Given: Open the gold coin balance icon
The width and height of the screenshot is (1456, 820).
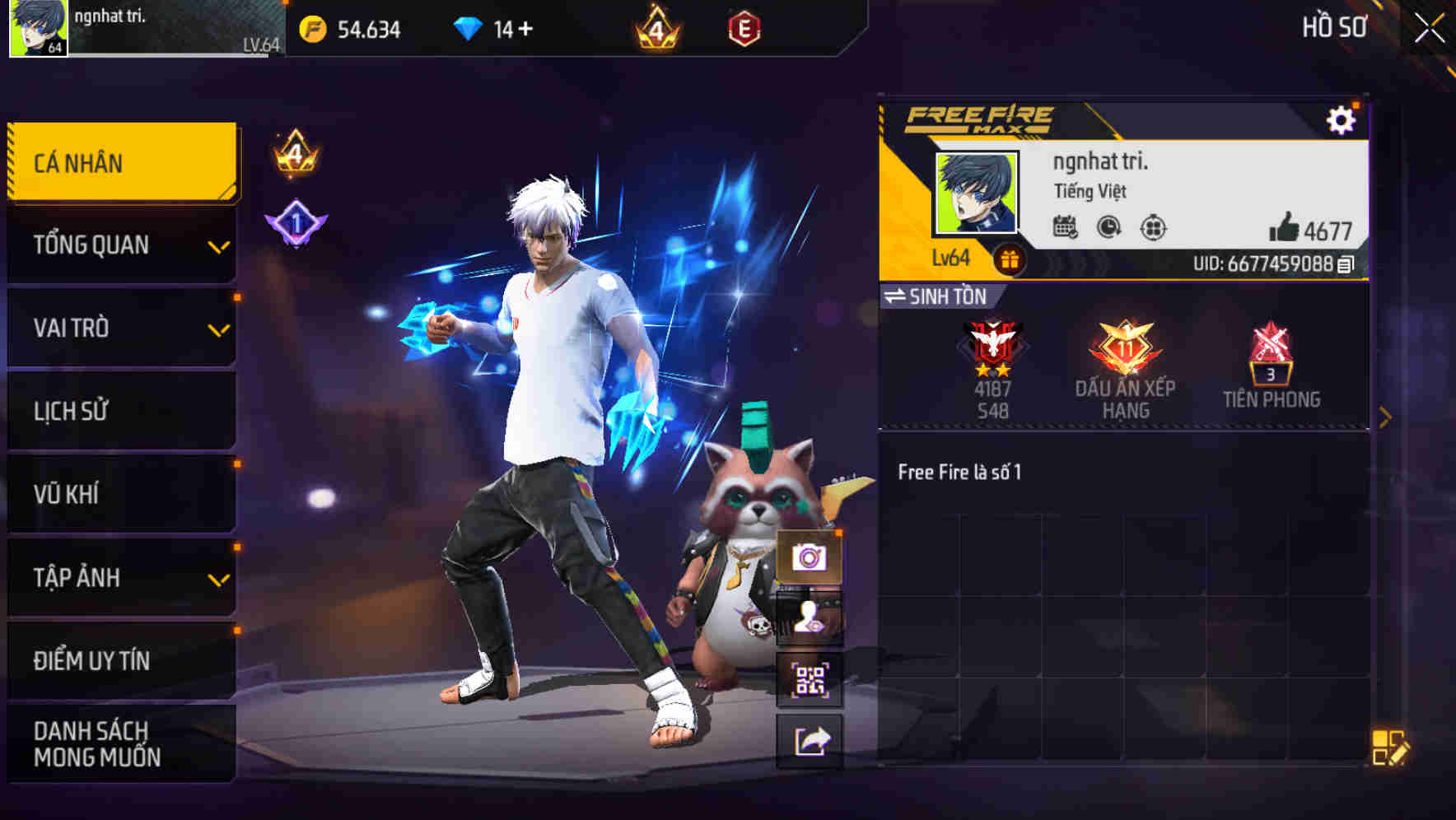Looking at the screenshot, I should (313, 29).
